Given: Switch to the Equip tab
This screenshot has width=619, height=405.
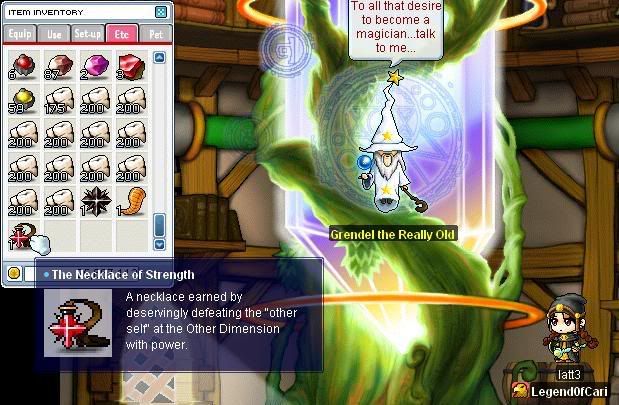Looking at the screenshot, I should click(x=20, y=34).
